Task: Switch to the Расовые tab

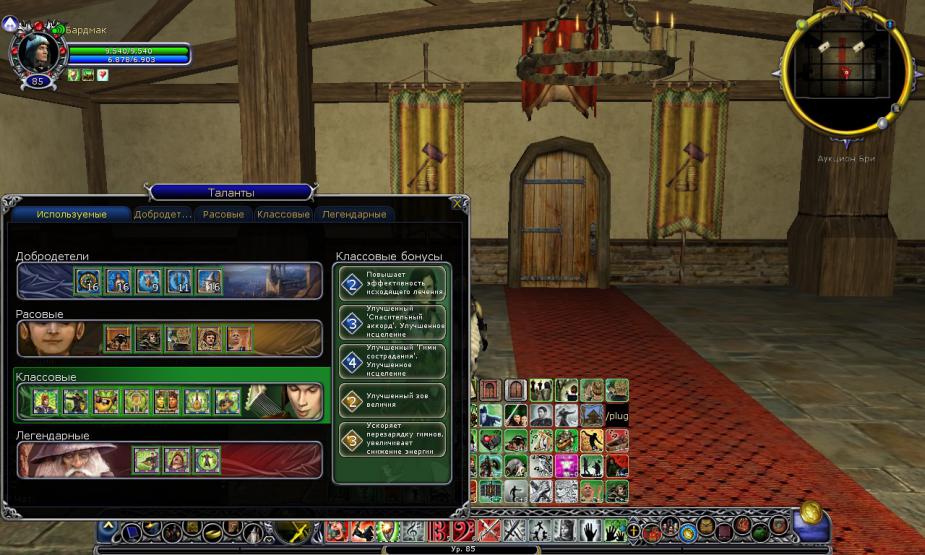Action: pos(223,214)
